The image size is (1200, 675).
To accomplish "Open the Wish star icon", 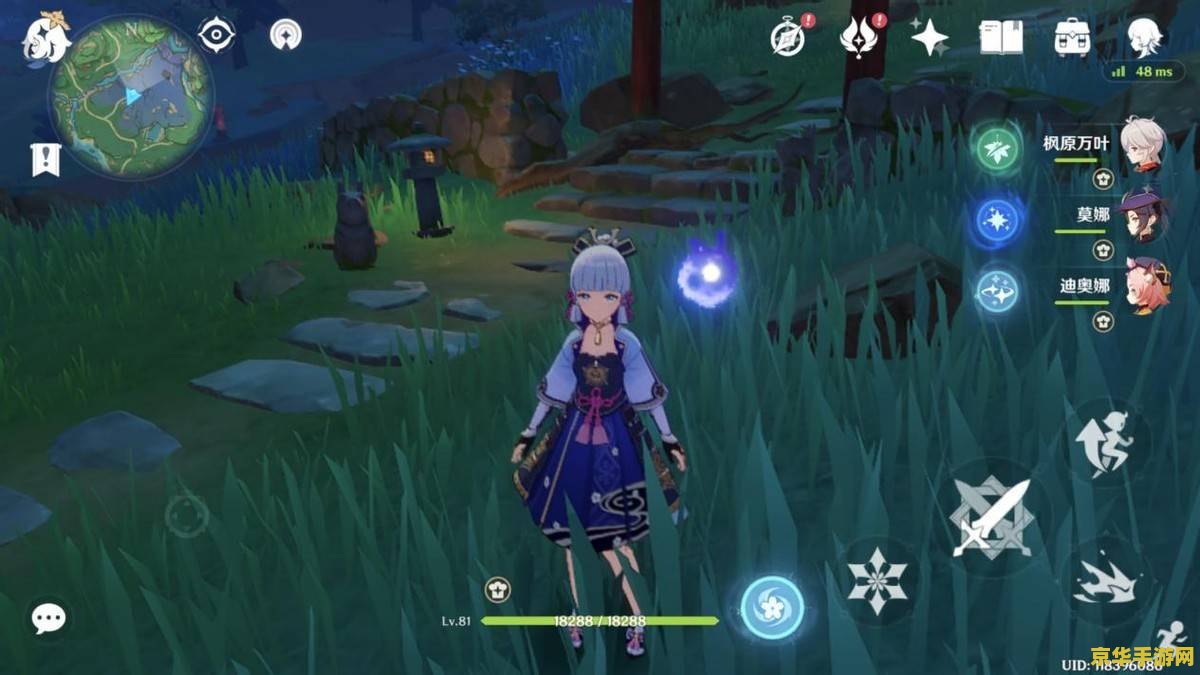I will tap(929, 38).
